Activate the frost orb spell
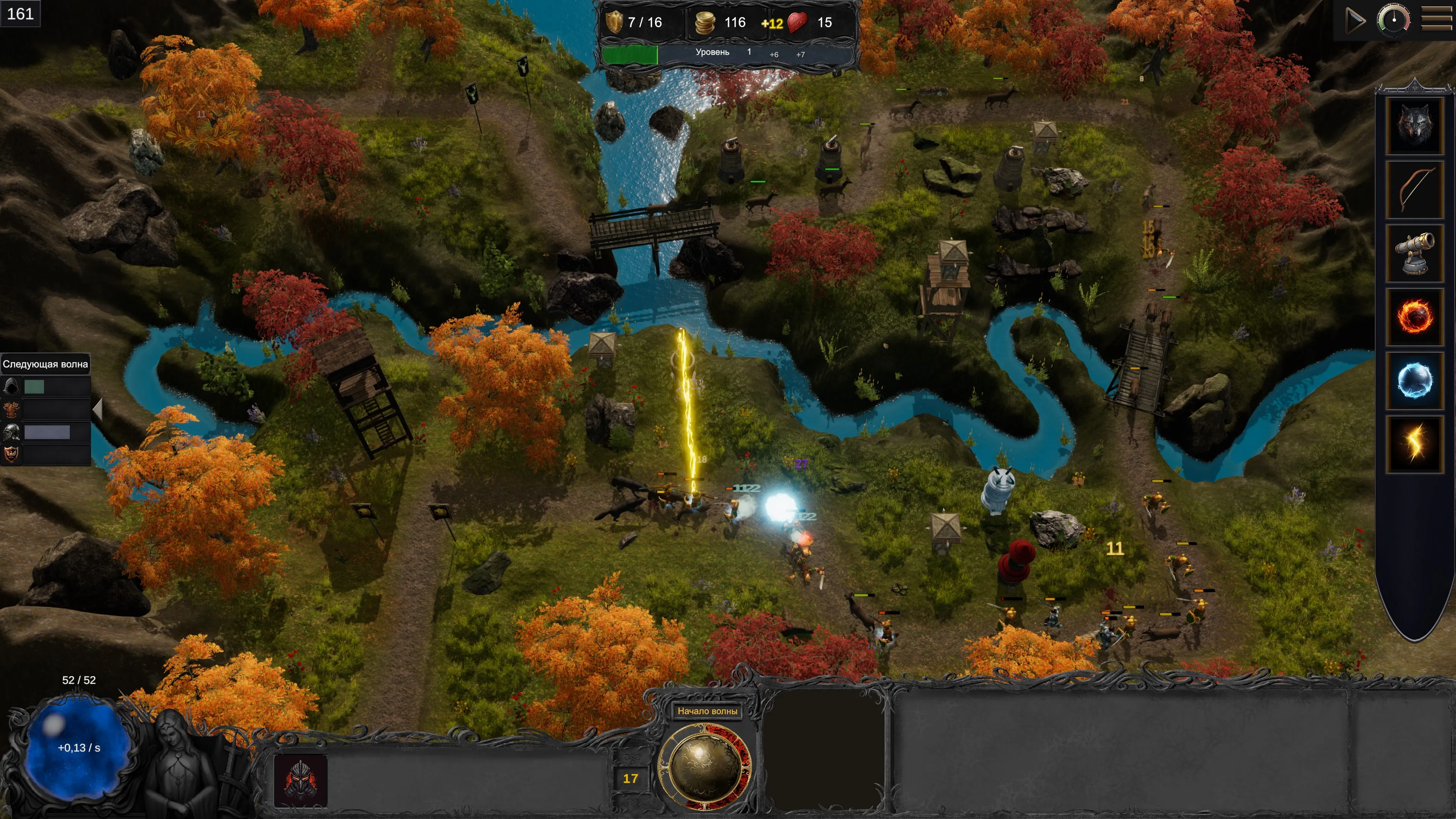This screenshot has height=819, width=1456. [x=1414, y=380]
